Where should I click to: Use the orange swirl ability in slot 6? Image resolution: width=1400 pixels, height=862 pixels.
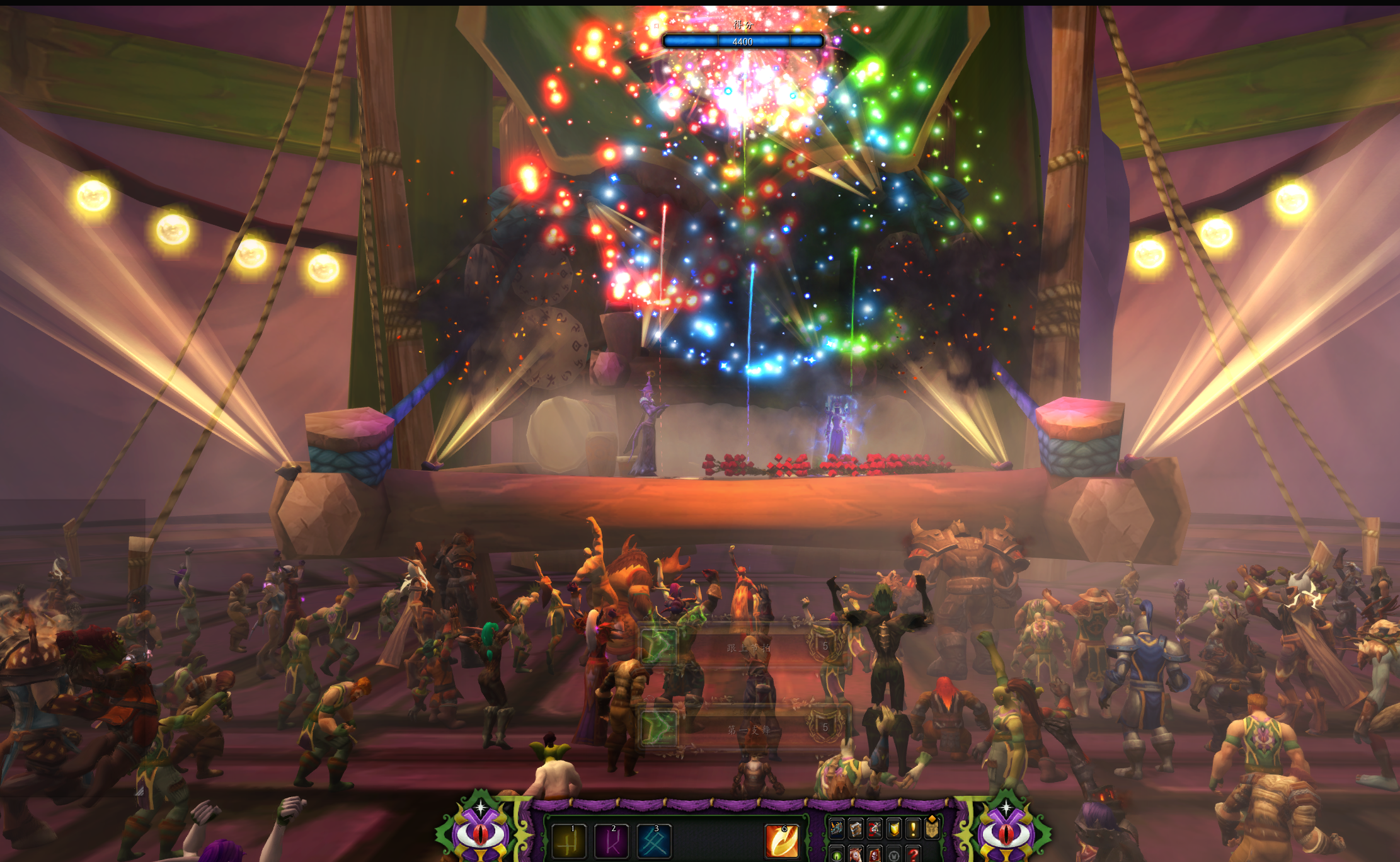coord(782,842)
